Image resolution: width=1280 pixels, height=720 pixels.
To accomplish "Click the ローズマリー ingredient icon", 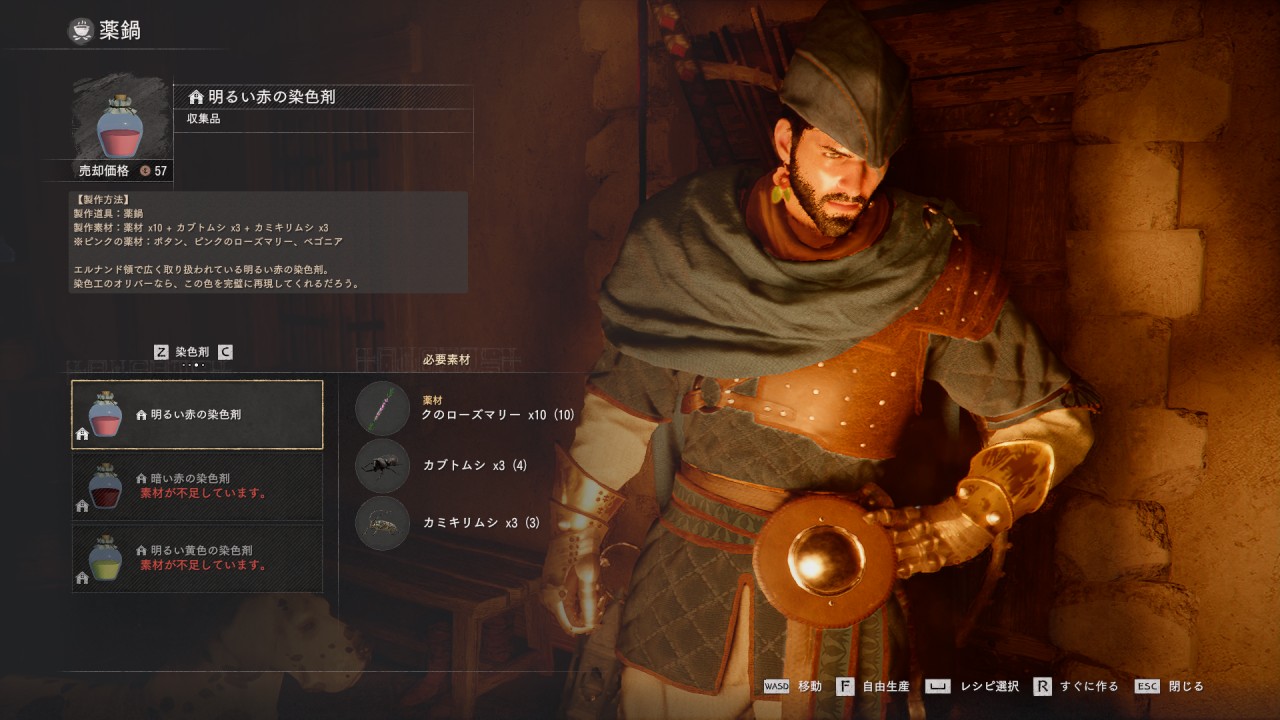I will [382, 408].
